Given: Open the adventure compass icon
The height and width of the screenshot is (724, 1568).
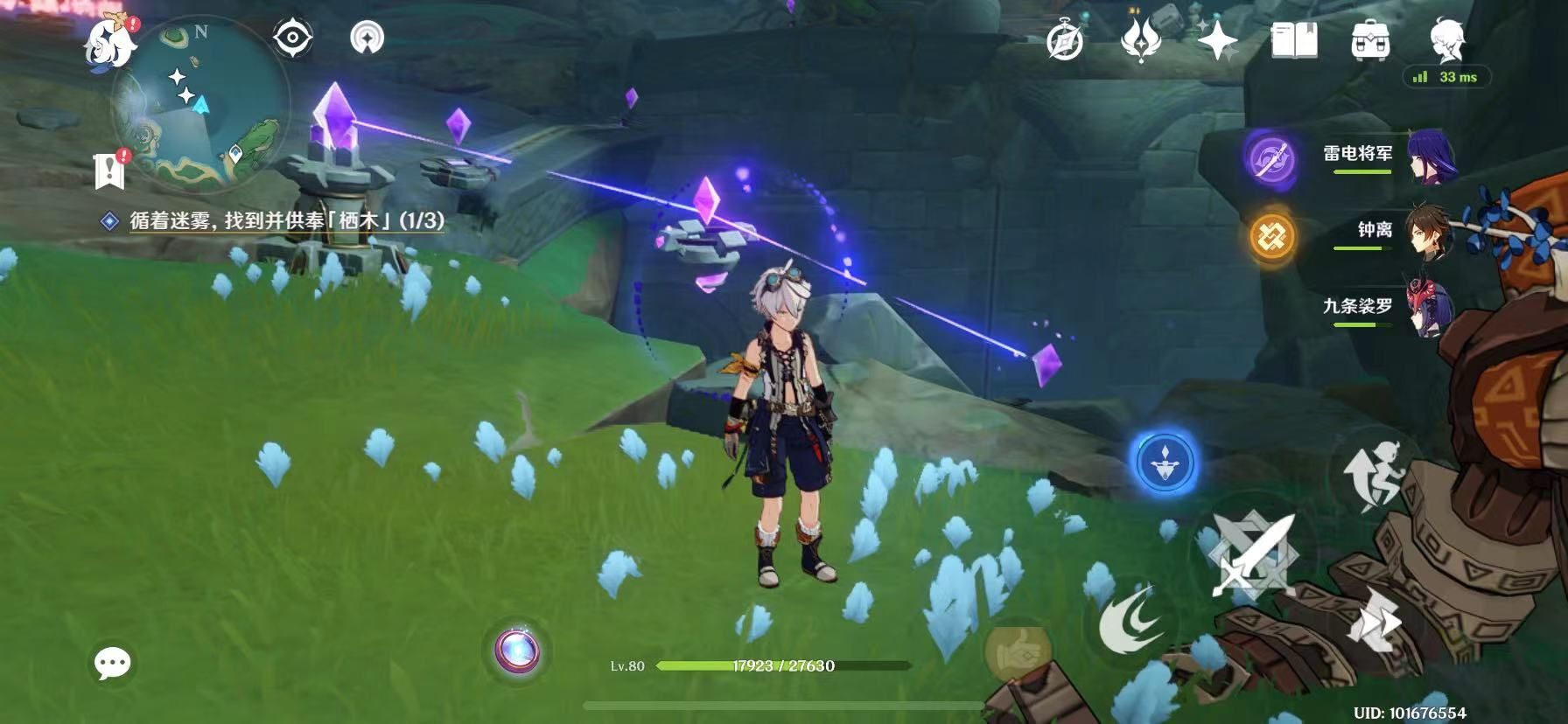Looking at the screenshot, I should (1065, 40).
